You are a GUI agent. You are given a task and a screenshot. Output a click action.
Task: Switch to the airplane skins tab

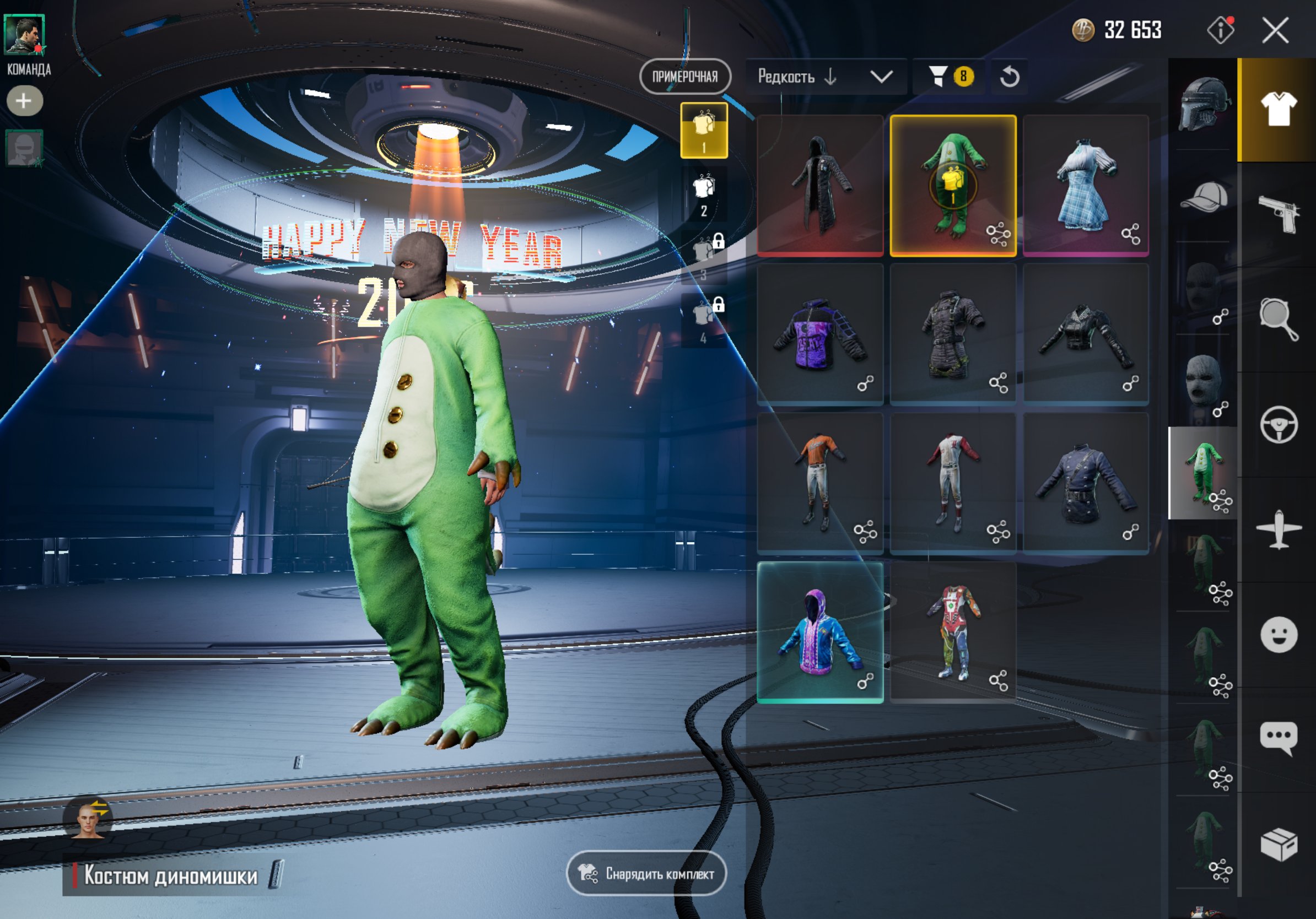tap(1279, 529)
